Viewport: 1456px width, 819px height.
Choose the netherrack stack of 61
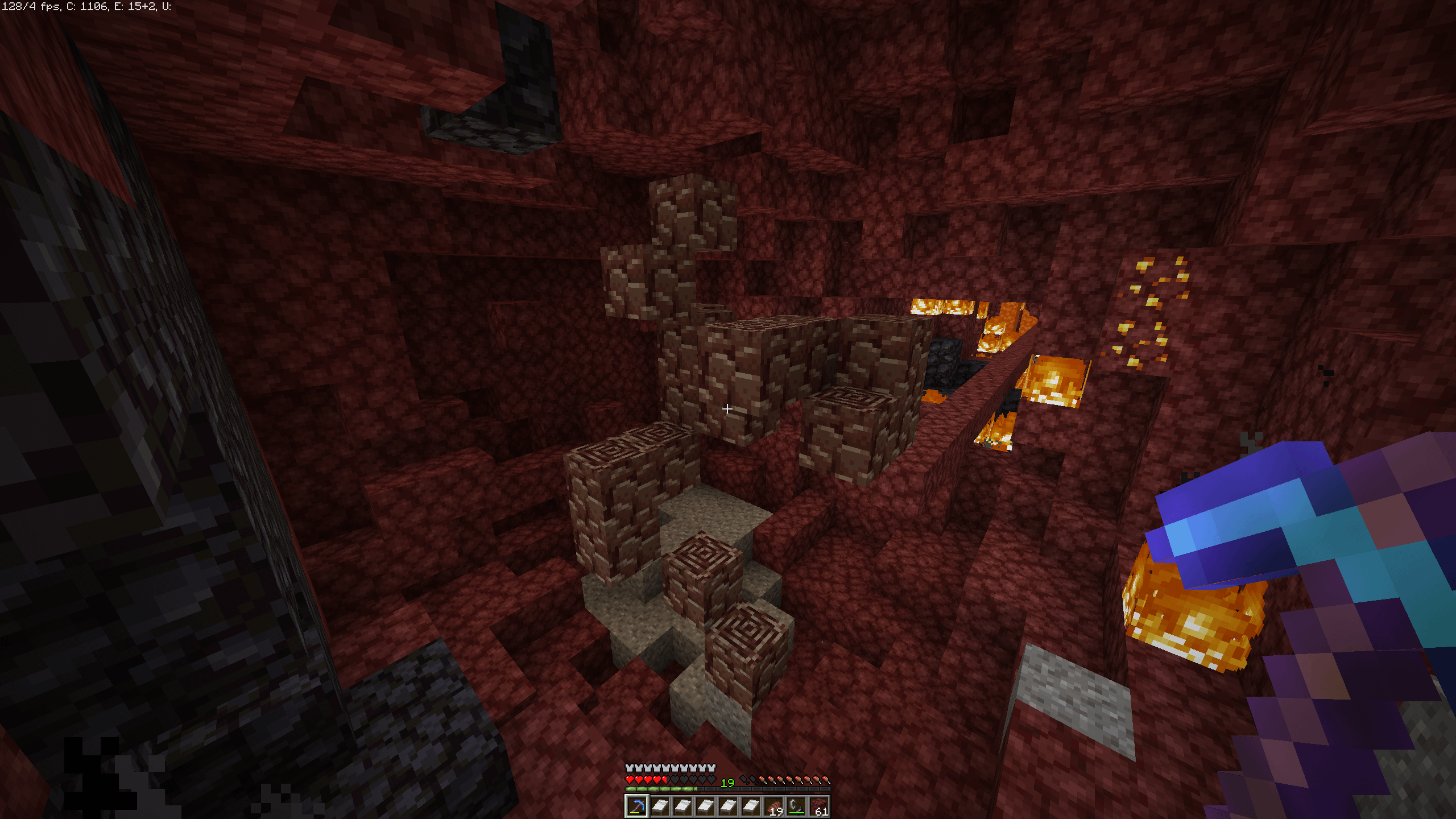pos(819,806)
